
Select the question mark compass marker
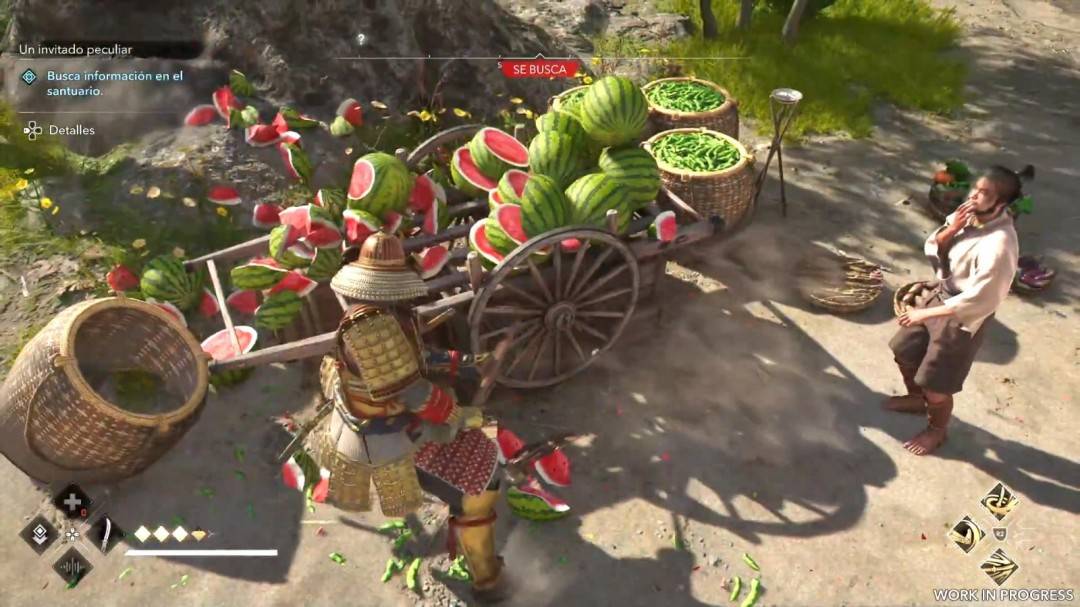(x=361, y=40)
